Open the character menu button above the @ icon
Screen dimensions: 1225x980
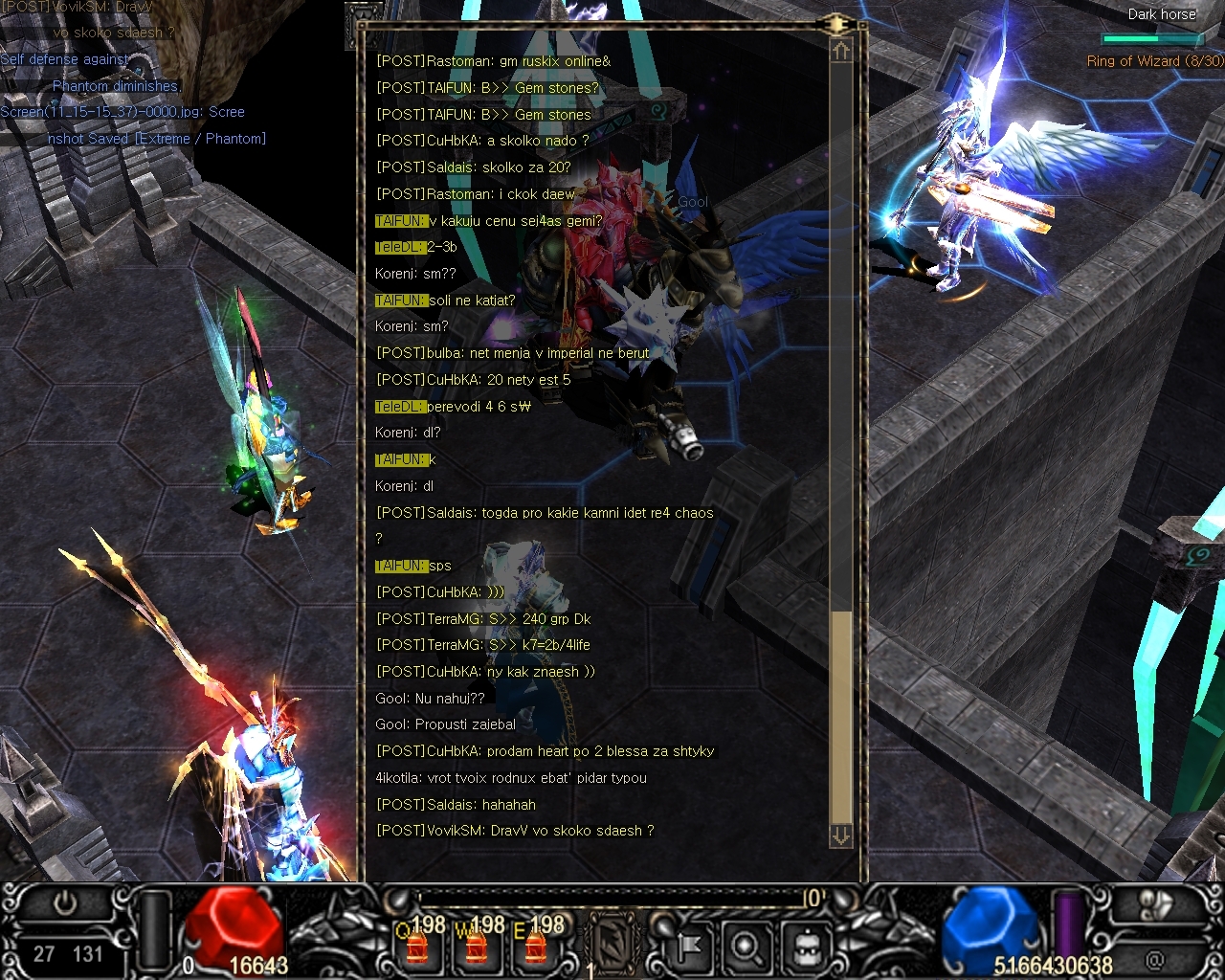pyautogui.click(x=1157, y=906)
